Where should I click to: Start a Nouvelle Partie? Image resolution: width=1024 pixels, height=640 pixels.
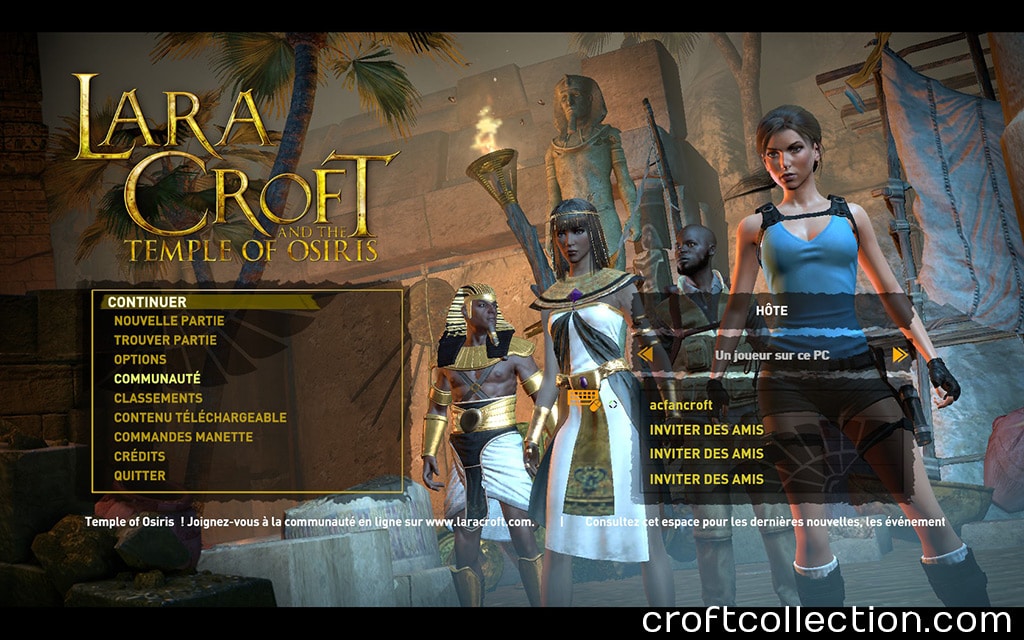[x=169, y=321]
